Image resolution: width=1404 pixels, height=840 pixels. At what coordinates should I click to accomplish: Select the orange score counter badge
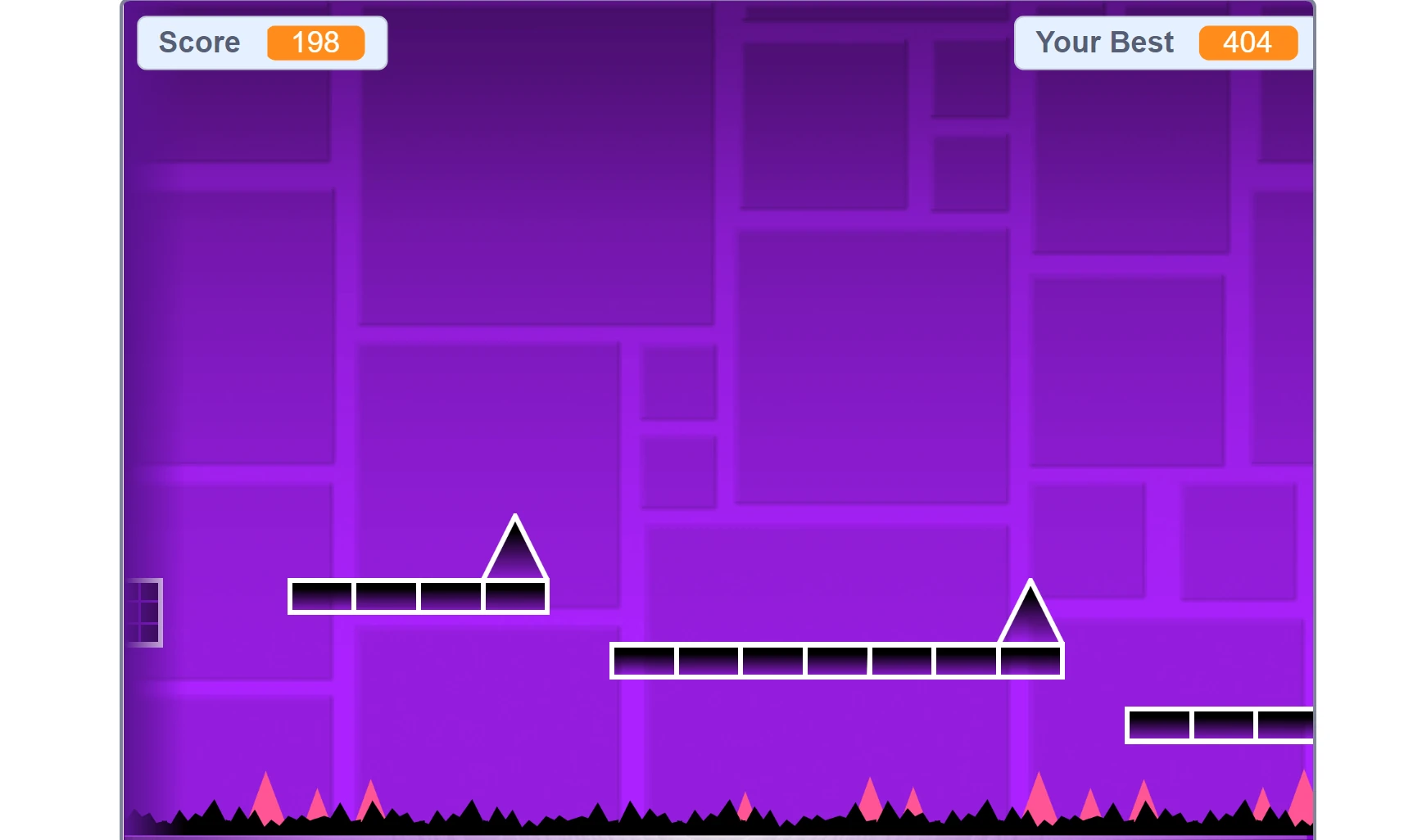(x=315, y=43)
